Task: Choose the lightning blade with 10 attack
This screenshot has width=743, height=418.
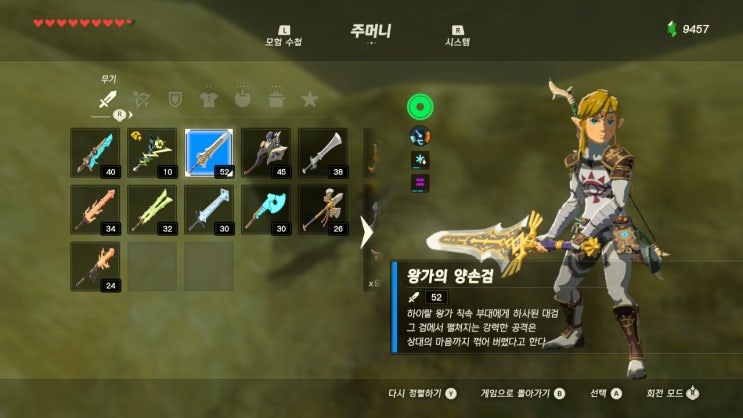Action: (152, 153)
